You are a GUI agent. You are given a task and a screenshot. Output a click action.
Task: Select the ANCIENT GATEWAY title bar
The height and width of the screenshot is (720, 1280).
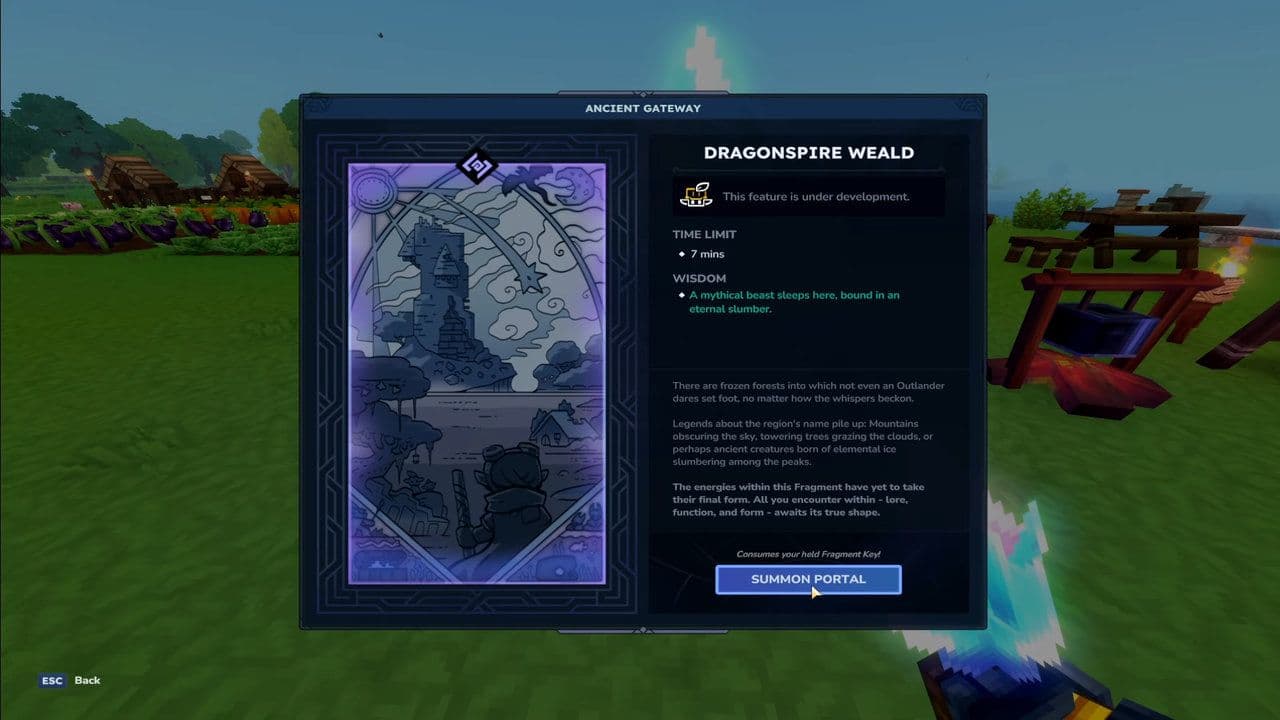641,108
